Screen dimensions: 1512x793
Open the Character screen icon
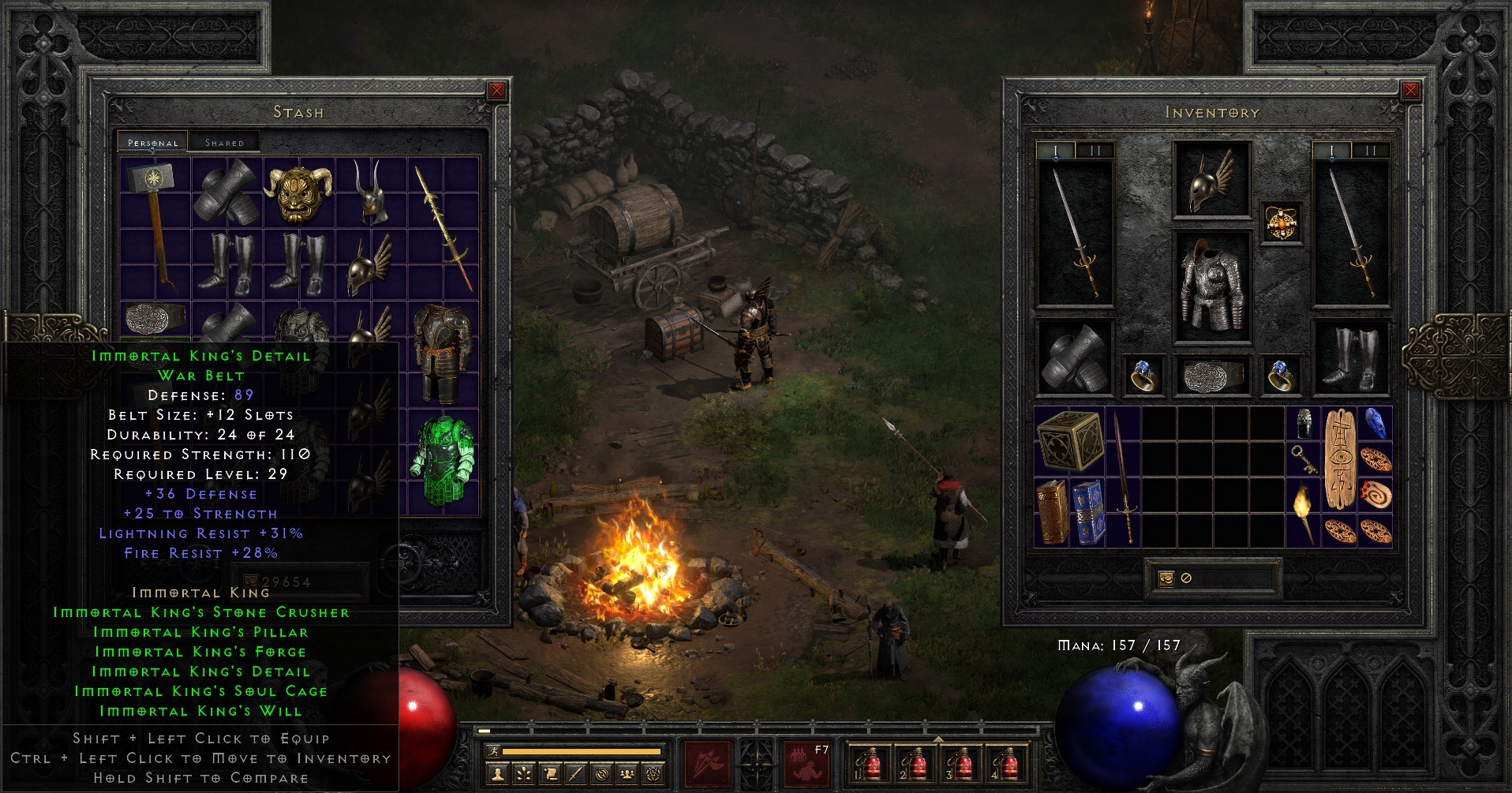[497, 774]
